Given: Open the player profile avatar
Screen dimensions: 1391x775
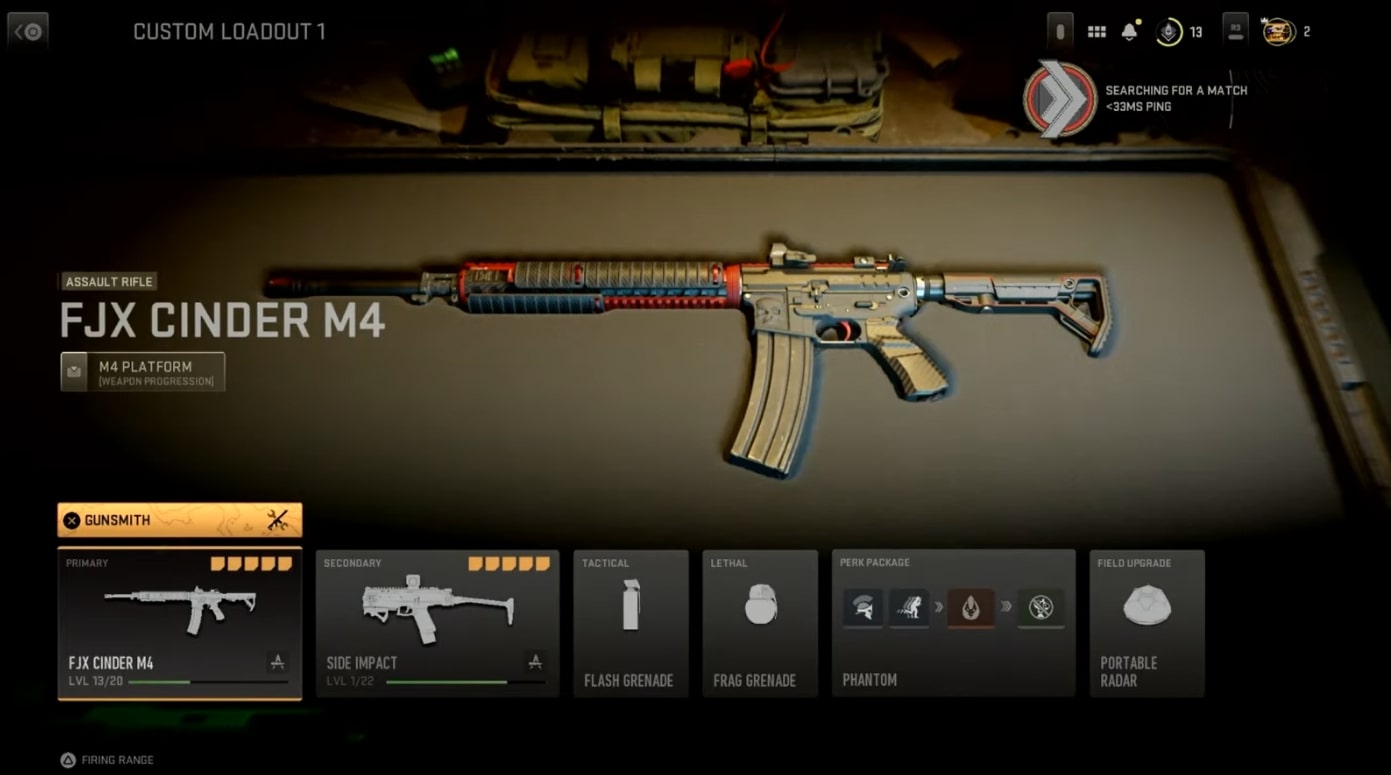Looking at the screenshot, I should point(1279,32).
